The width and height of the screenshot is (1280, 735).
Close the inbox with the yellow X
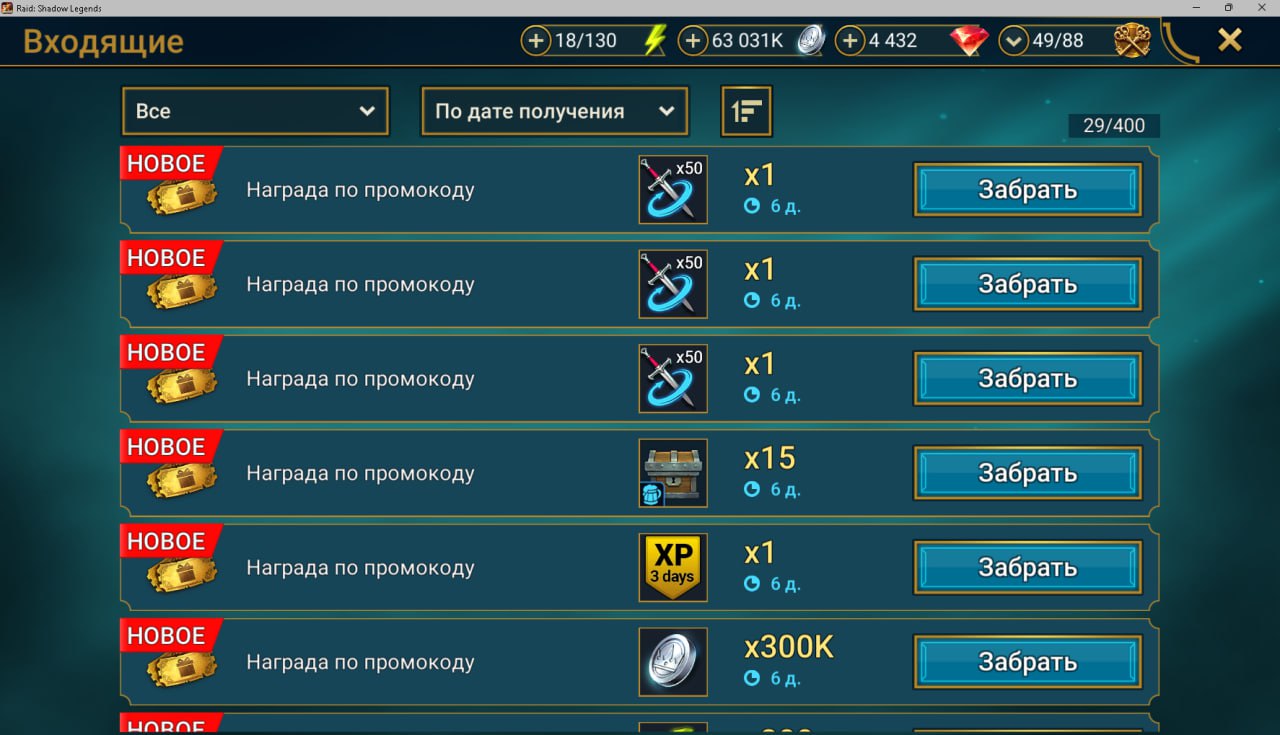[x=1229, y=40]
